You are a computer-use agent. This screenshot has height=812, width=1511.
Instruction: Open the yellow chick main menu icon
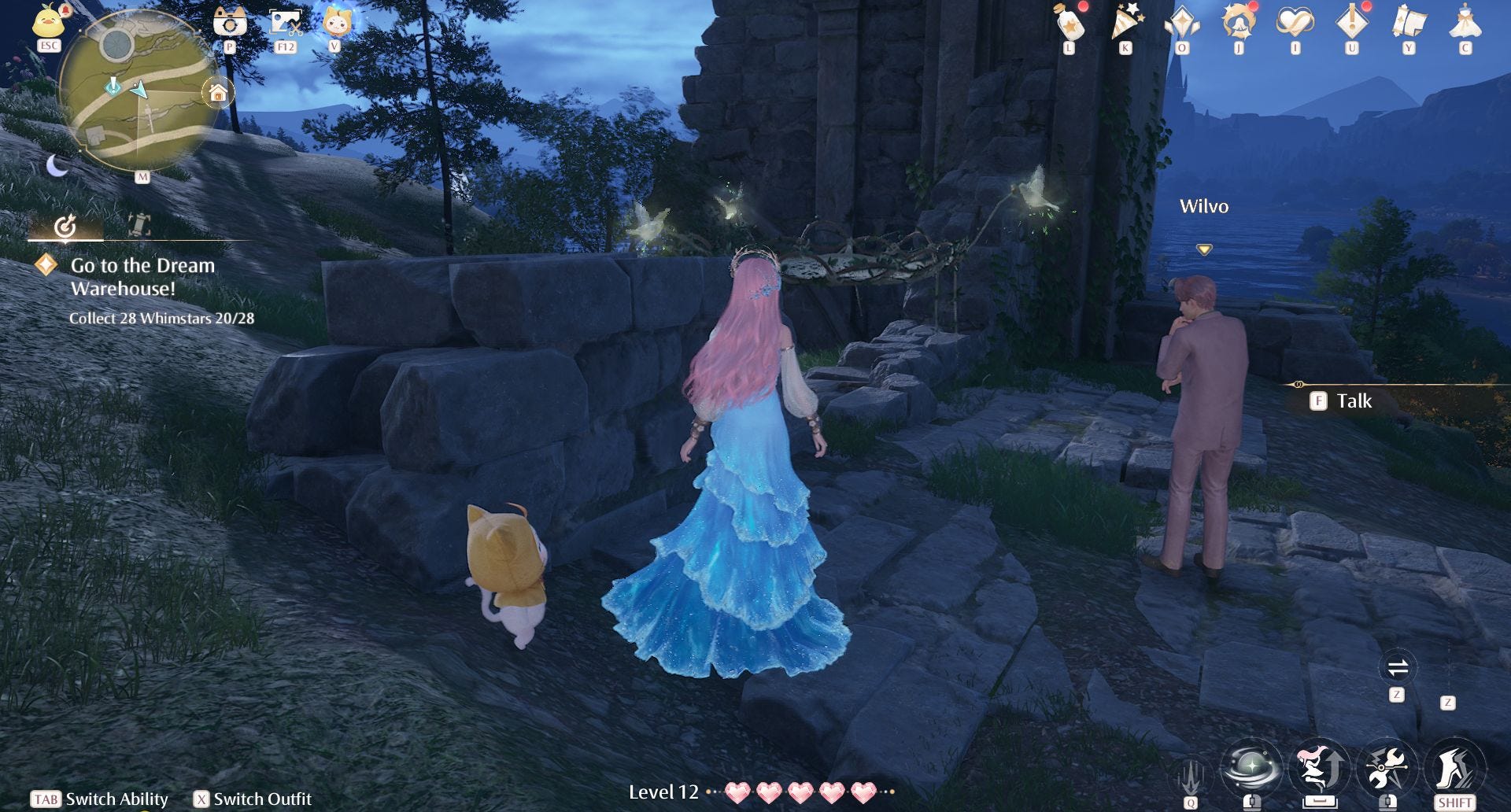(49, 21)
